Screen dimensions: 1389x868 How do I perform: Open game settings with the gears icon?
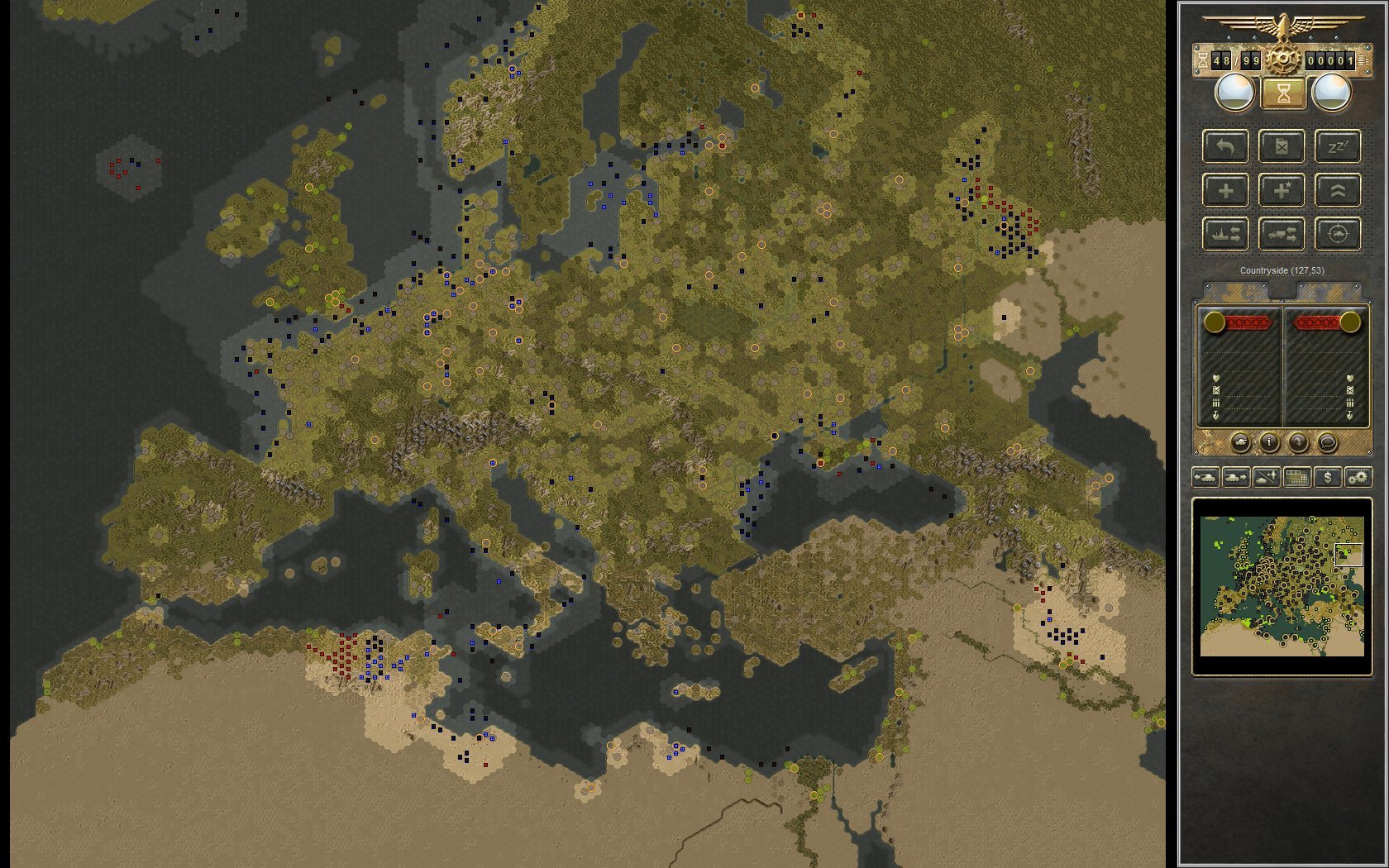coord(1358,478)
